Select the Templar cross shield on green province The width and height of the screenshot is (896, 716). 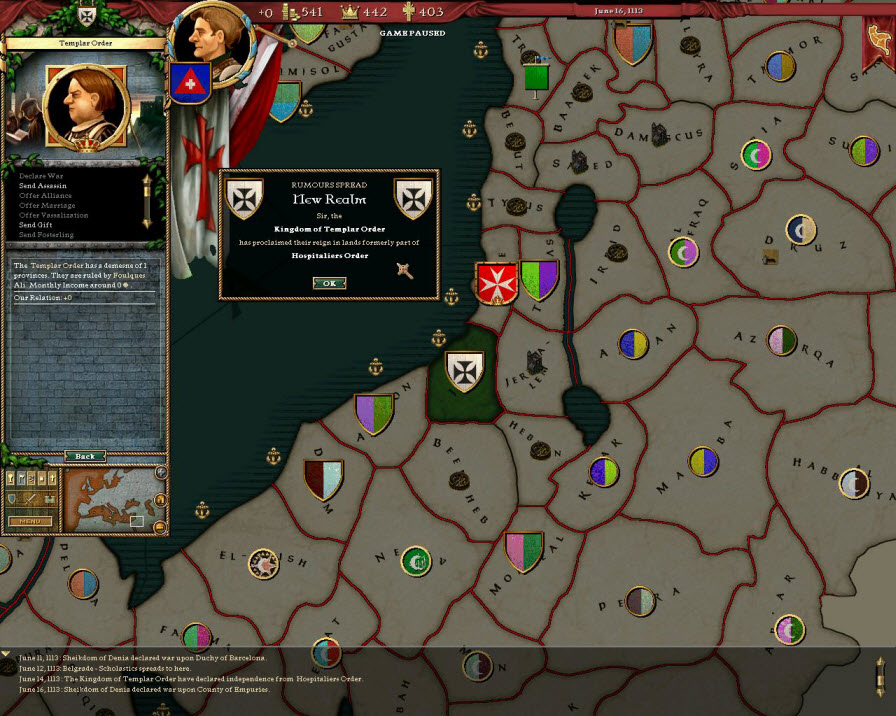tap(464, 370)
